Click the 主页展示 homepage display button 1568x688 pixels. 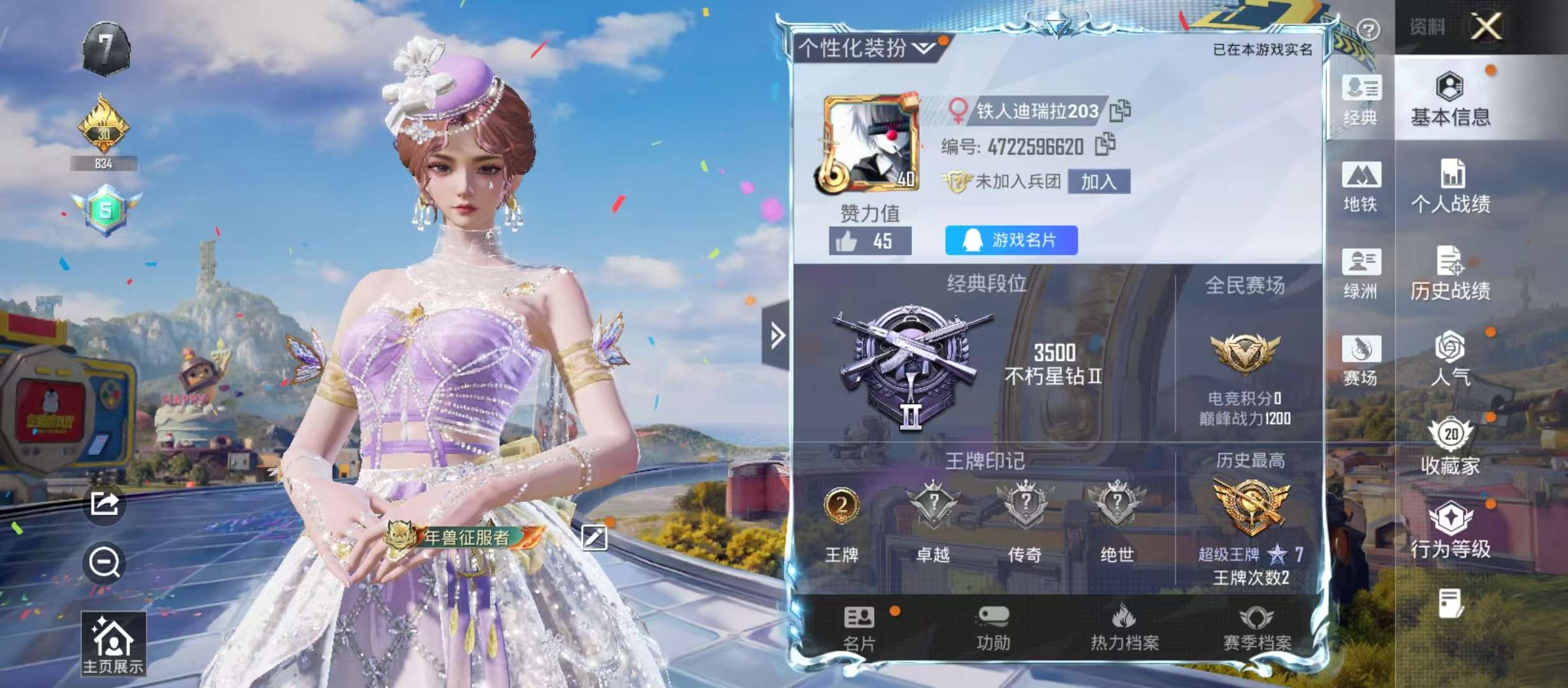coord(113,644)
